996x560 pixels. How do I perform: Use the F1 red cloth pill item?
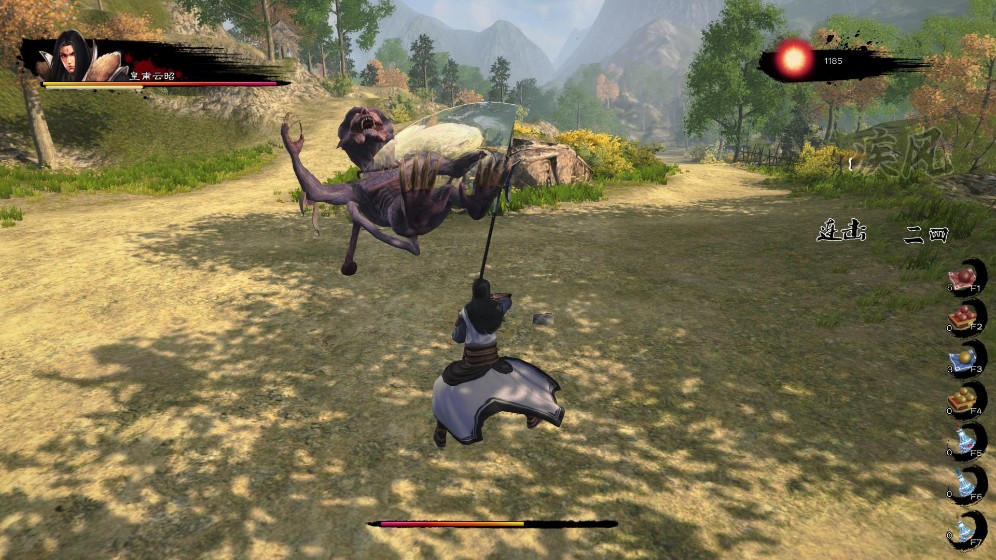(966, 277)
